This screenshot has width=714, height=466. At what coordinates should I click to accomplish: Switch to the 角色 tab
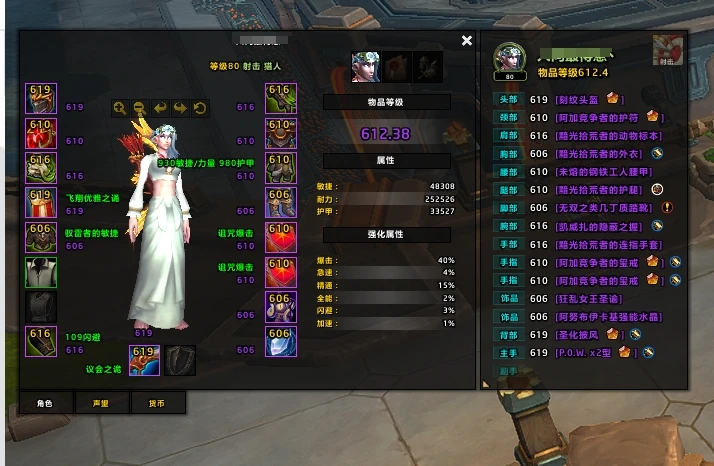(45, 403)
